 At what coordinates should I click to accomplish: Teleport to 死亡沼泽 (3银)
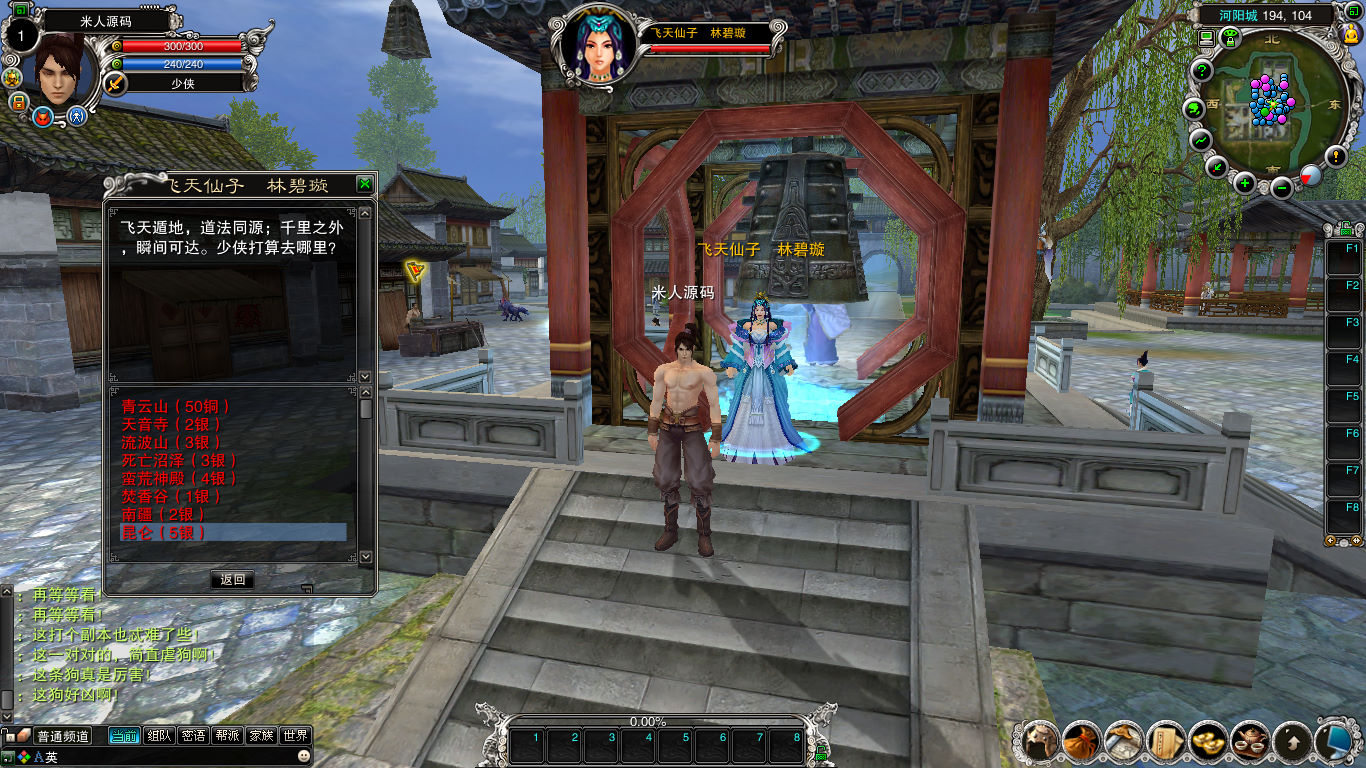180,460
